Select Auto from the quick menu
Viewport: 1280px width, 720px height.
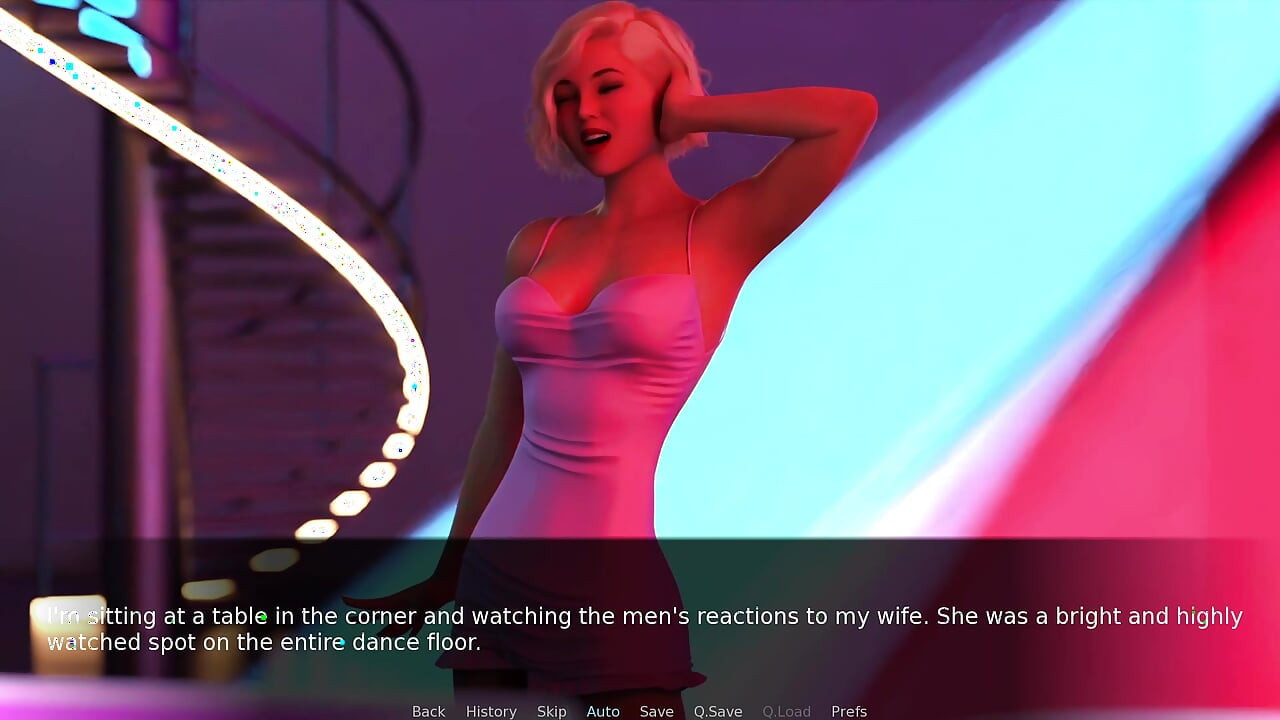pos(603,711)
